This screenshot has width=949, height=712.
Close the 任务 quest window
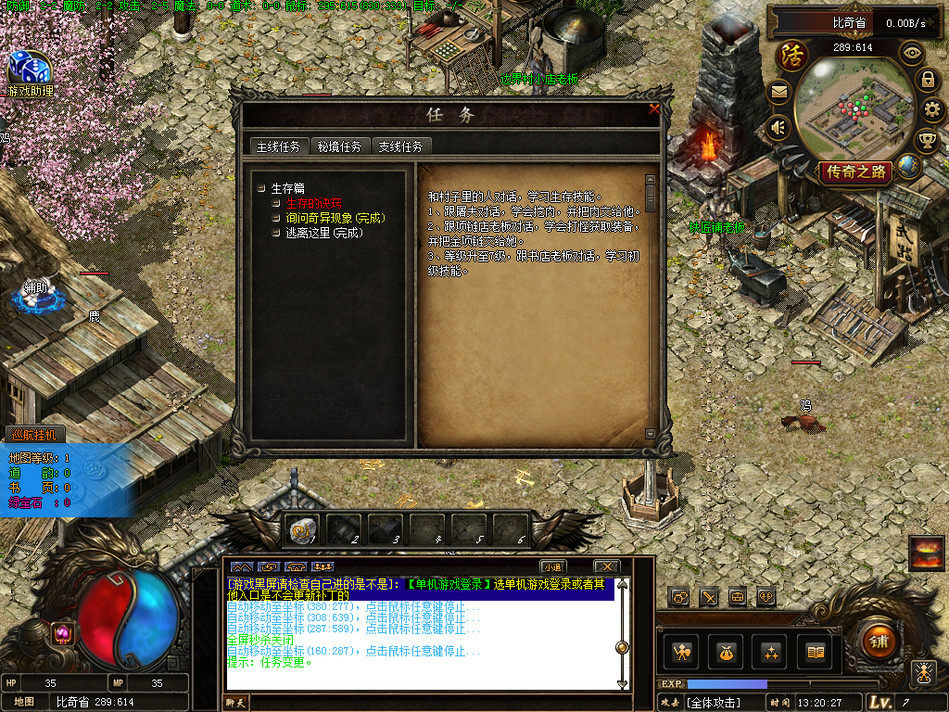coord(654,109)
